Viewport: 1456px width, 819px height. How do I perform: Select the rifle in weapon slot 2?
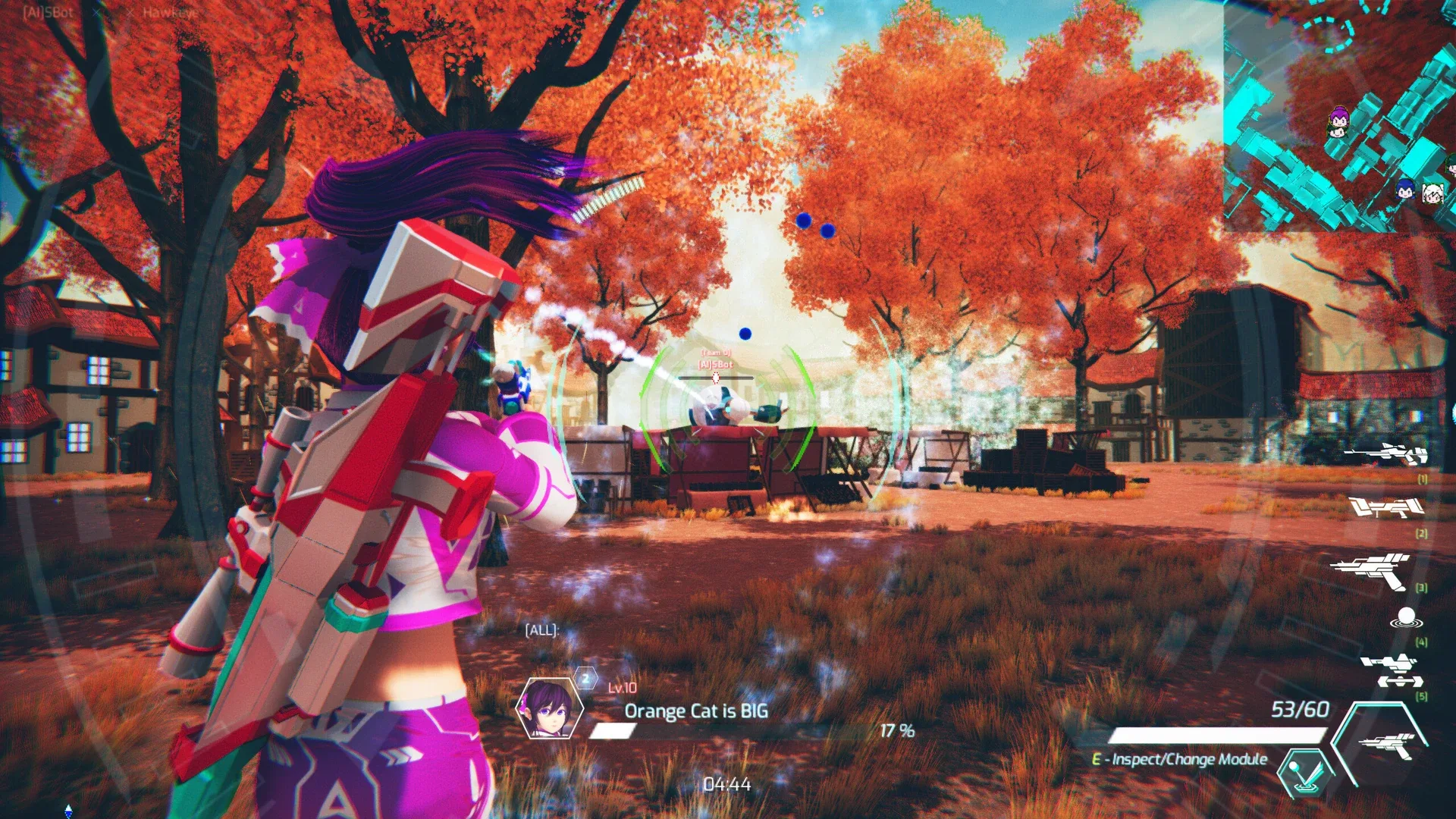click(1386, 508)
